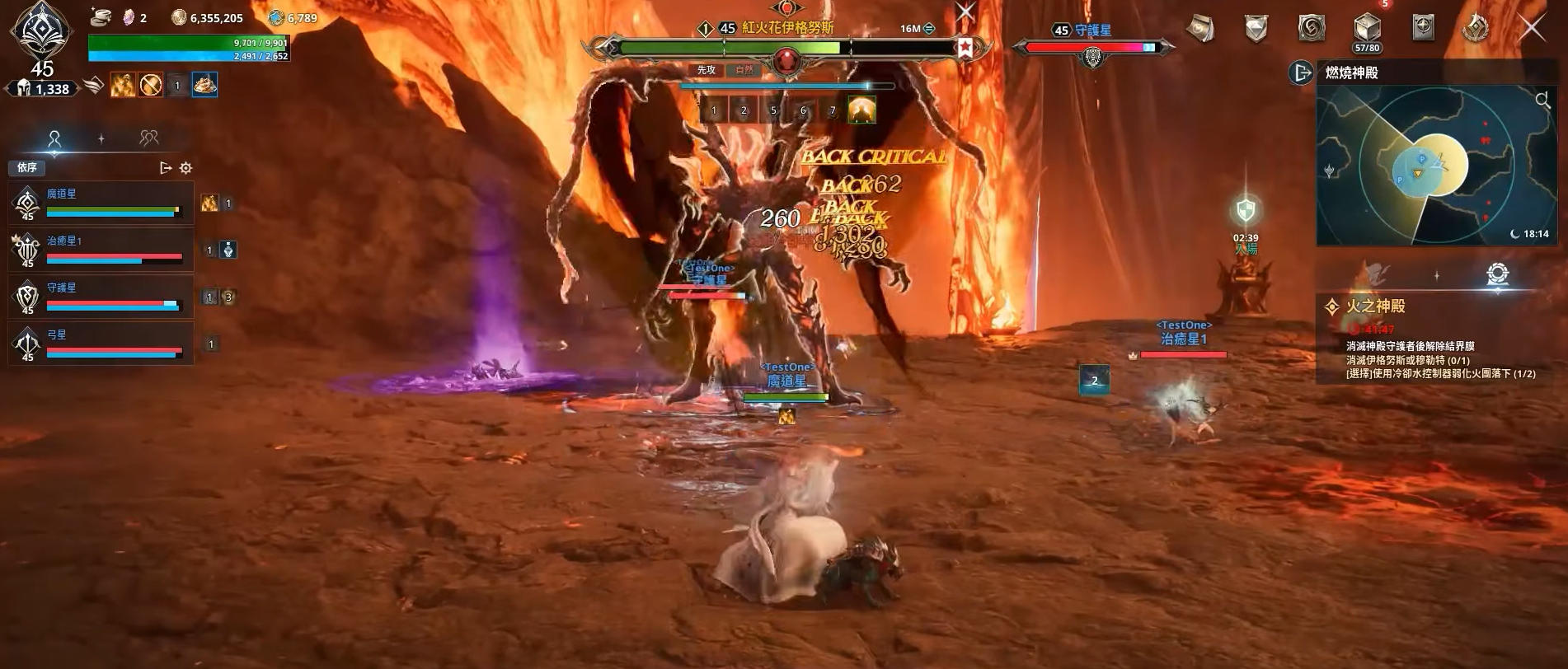Click the export arrow icon next to the gear
The image size is (1568, 669).
coord(165,167)
